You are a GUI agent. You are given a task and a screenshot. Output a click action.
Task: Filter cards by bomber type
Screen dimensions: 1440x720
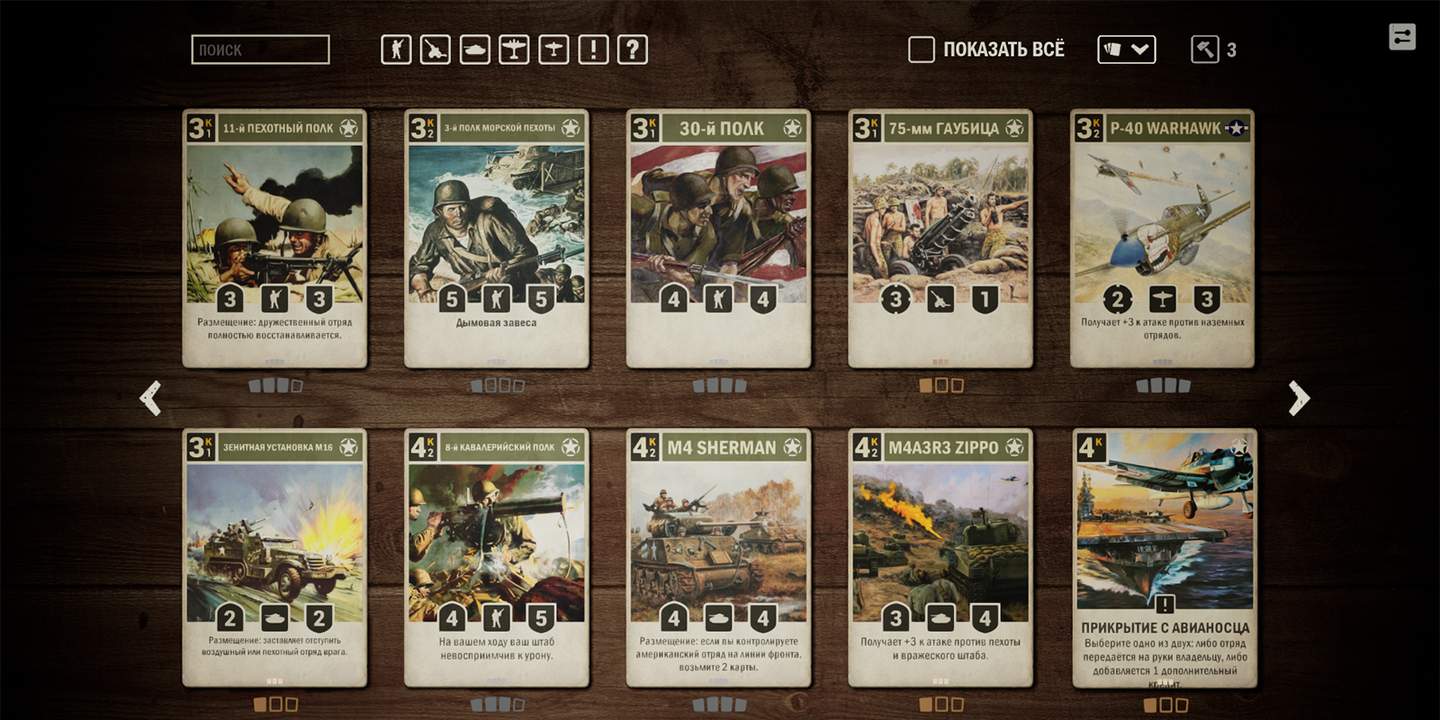tap(514, 49)
